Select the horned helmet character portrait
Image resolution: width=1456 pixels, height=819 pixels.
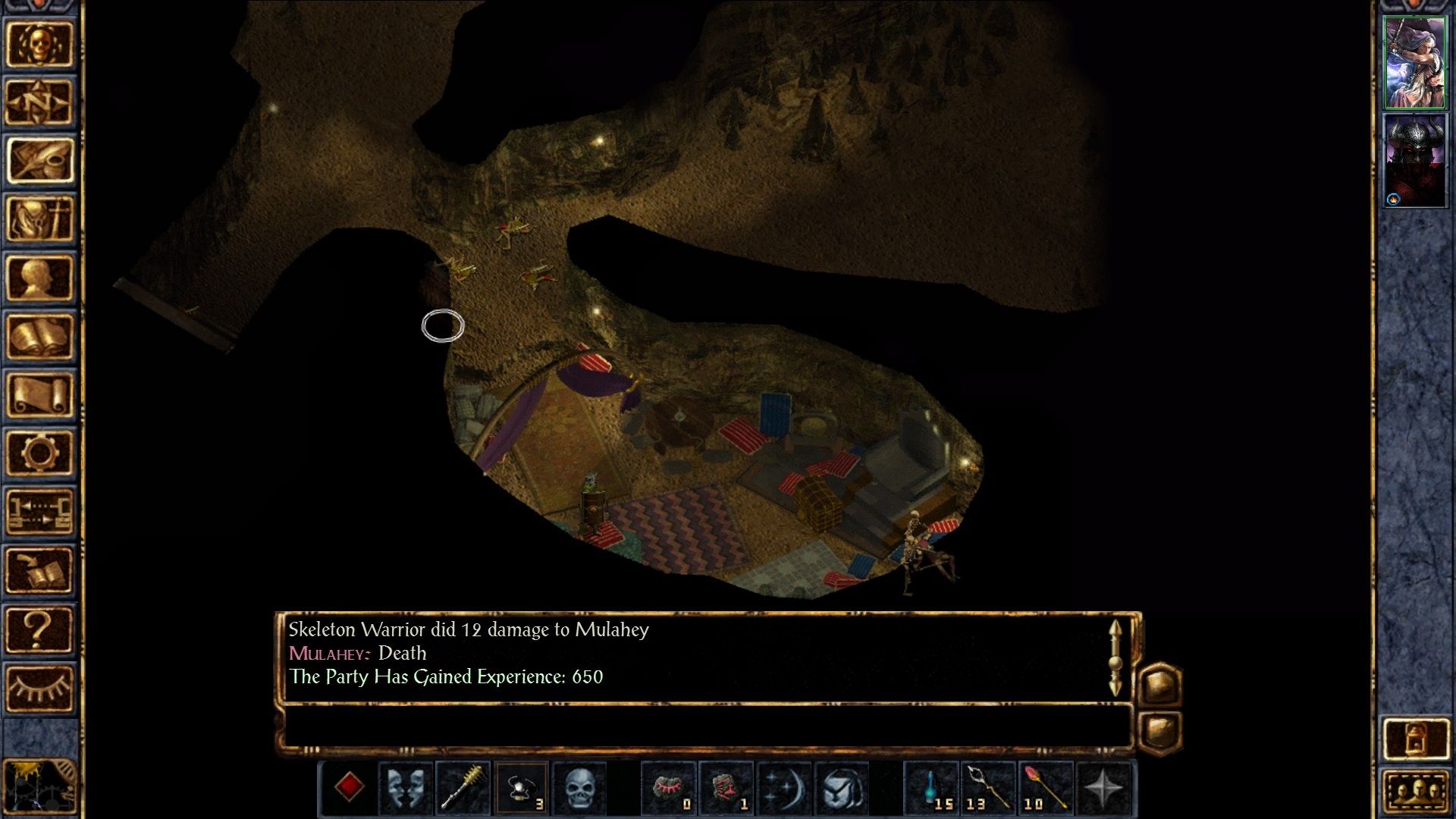click(1414, 161)
